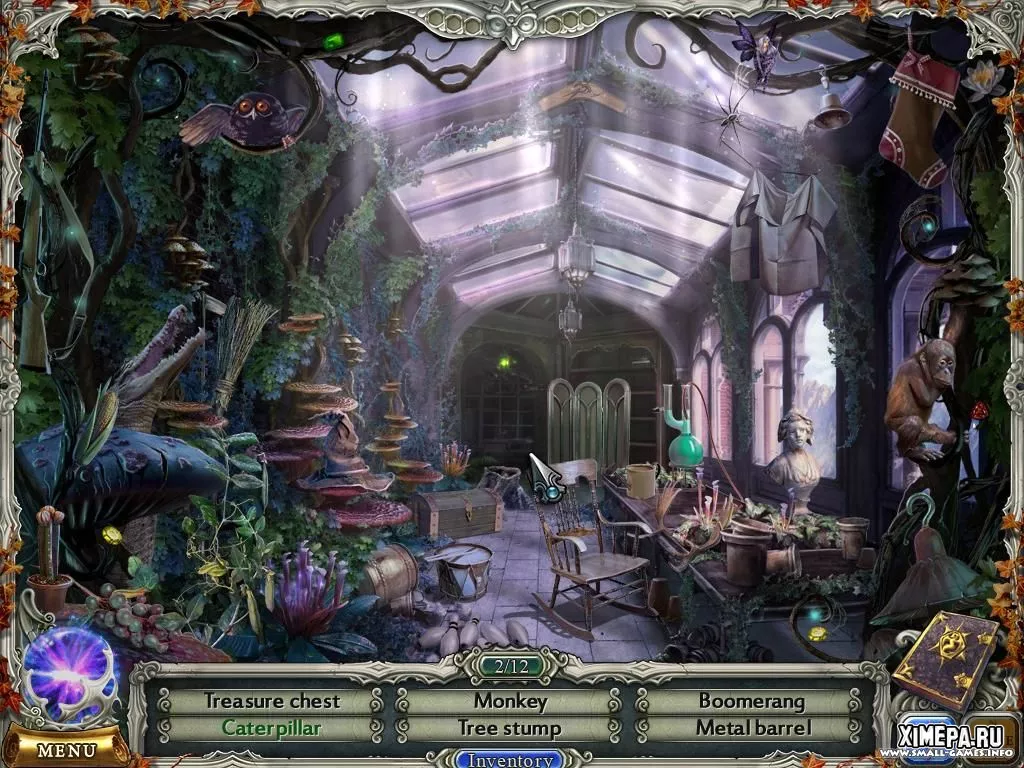Screen dimensions: 1024x768
Task: Open the purple journal book
Action: [x=945, y=662]
